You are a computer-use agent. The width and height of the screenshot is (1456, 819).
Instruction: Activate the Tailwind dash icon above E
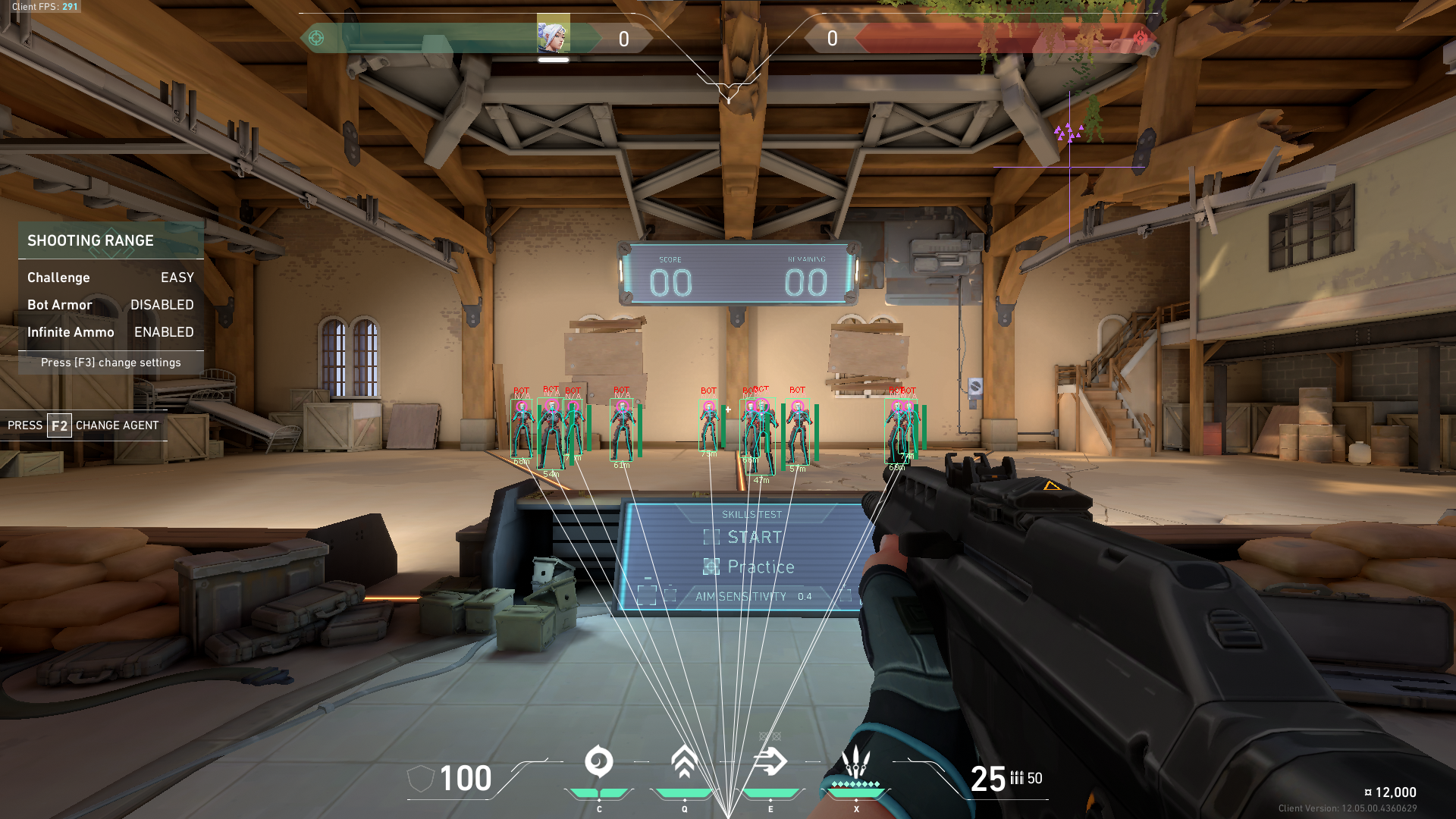pyautogui.click(x=771, y=762)
